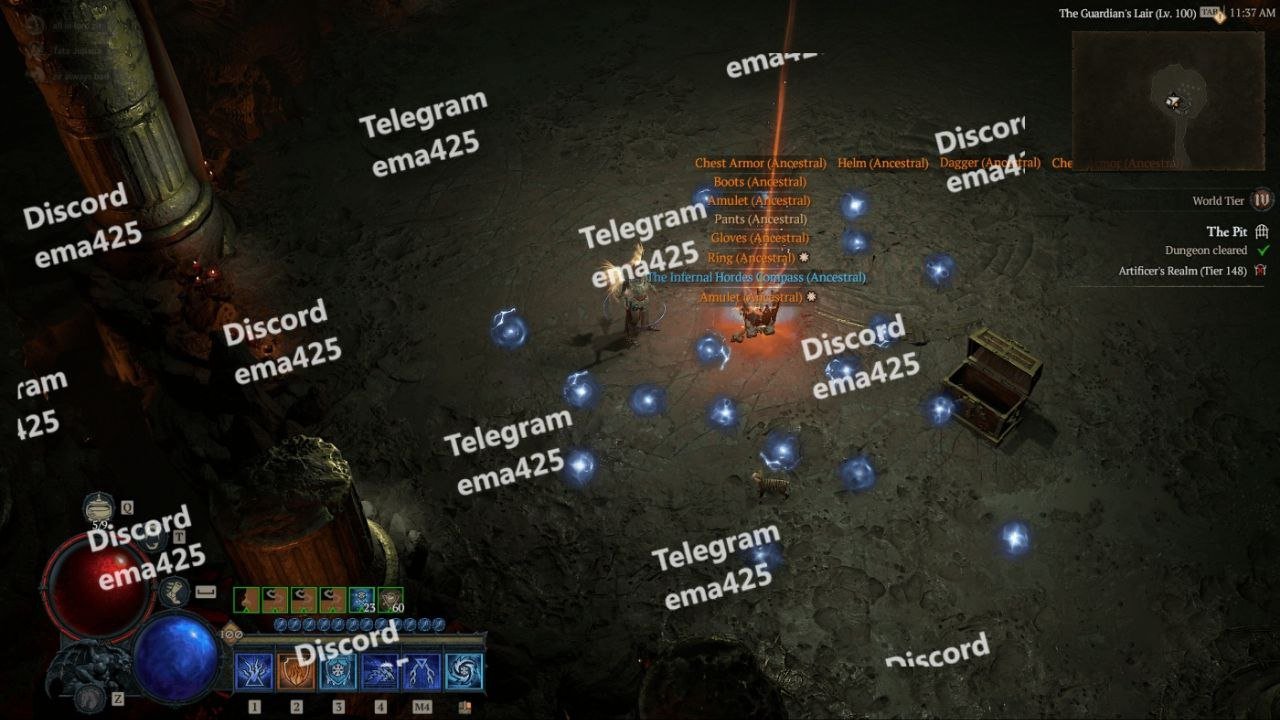
Task: Use the snowflake shield Ice Armor skill
Action: tap(338, 672)
